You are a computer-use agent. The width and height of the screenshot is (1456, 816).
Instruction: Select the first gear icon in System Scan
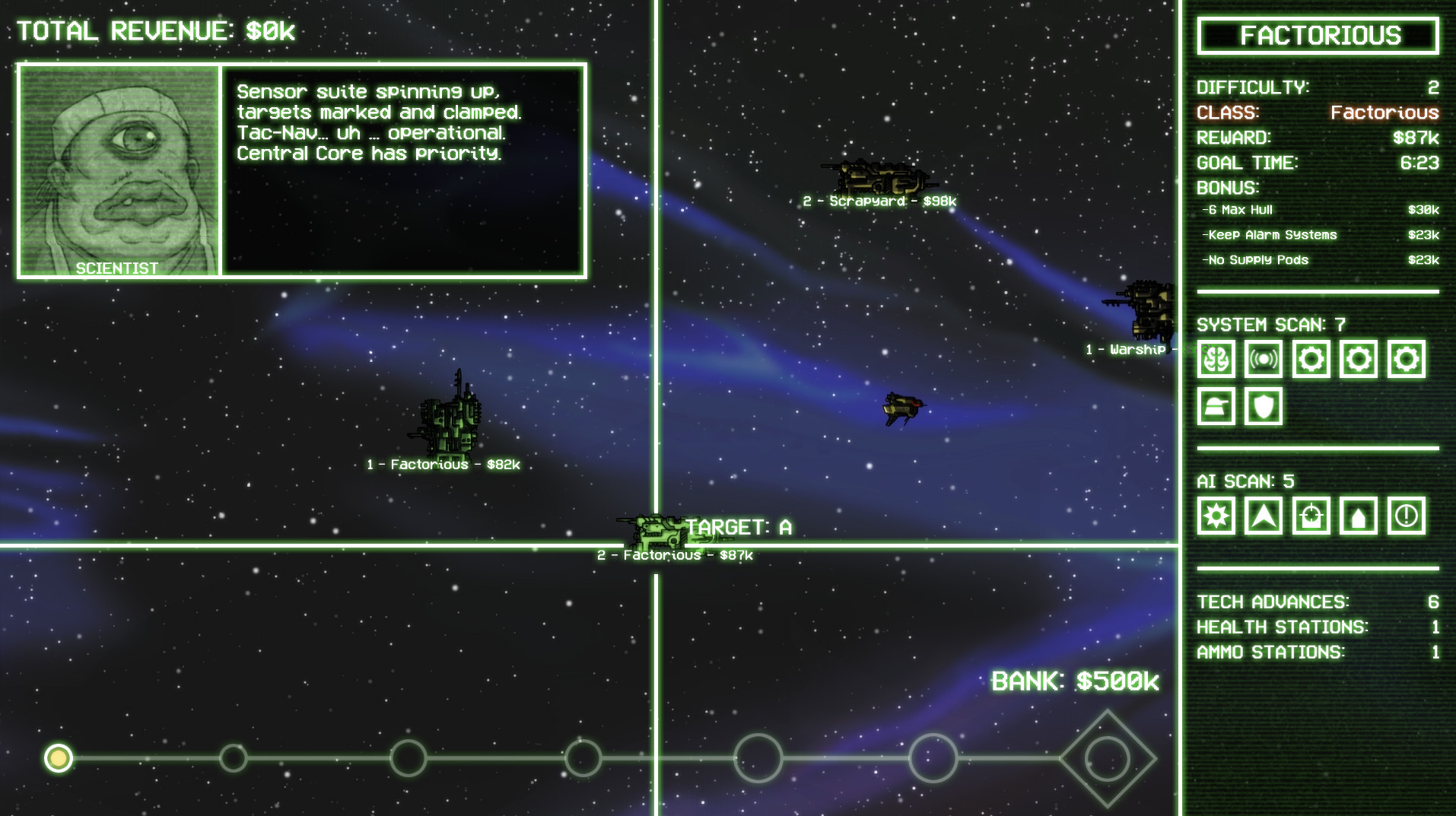tap(1311, 359)
